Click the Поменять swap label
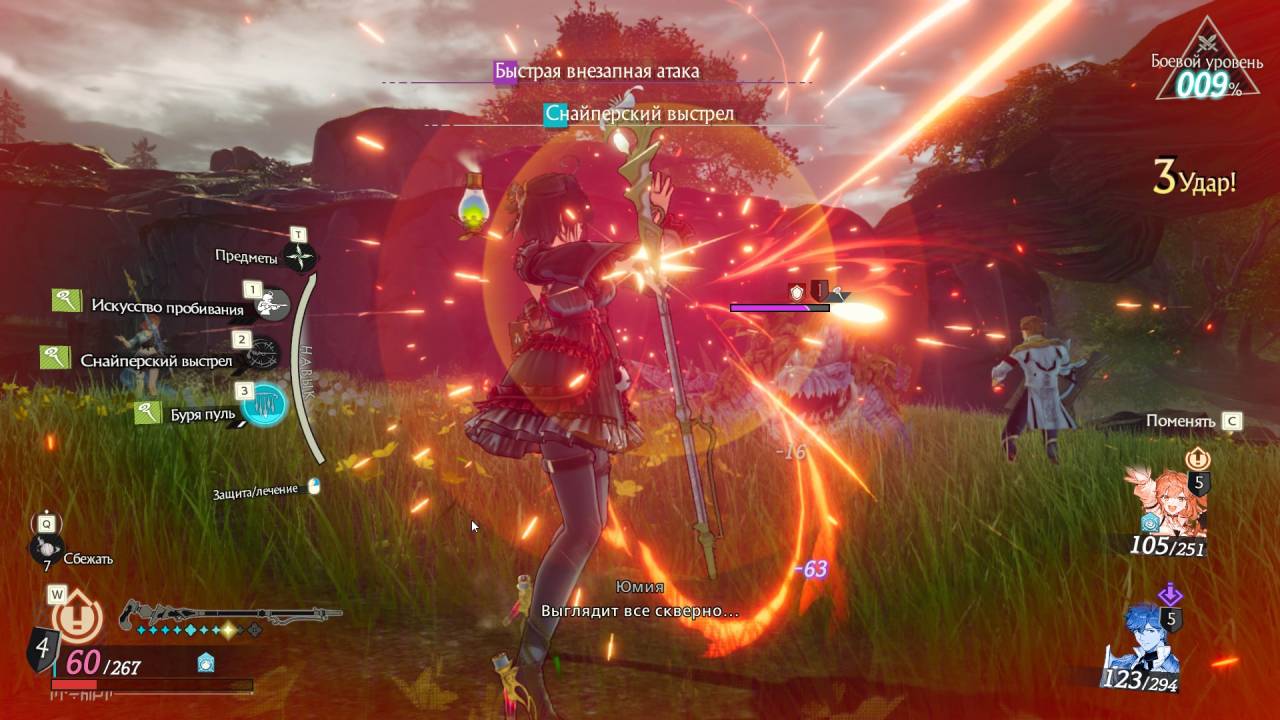Viewport: 1280px width, 720px height. (x=1180, y=421)
